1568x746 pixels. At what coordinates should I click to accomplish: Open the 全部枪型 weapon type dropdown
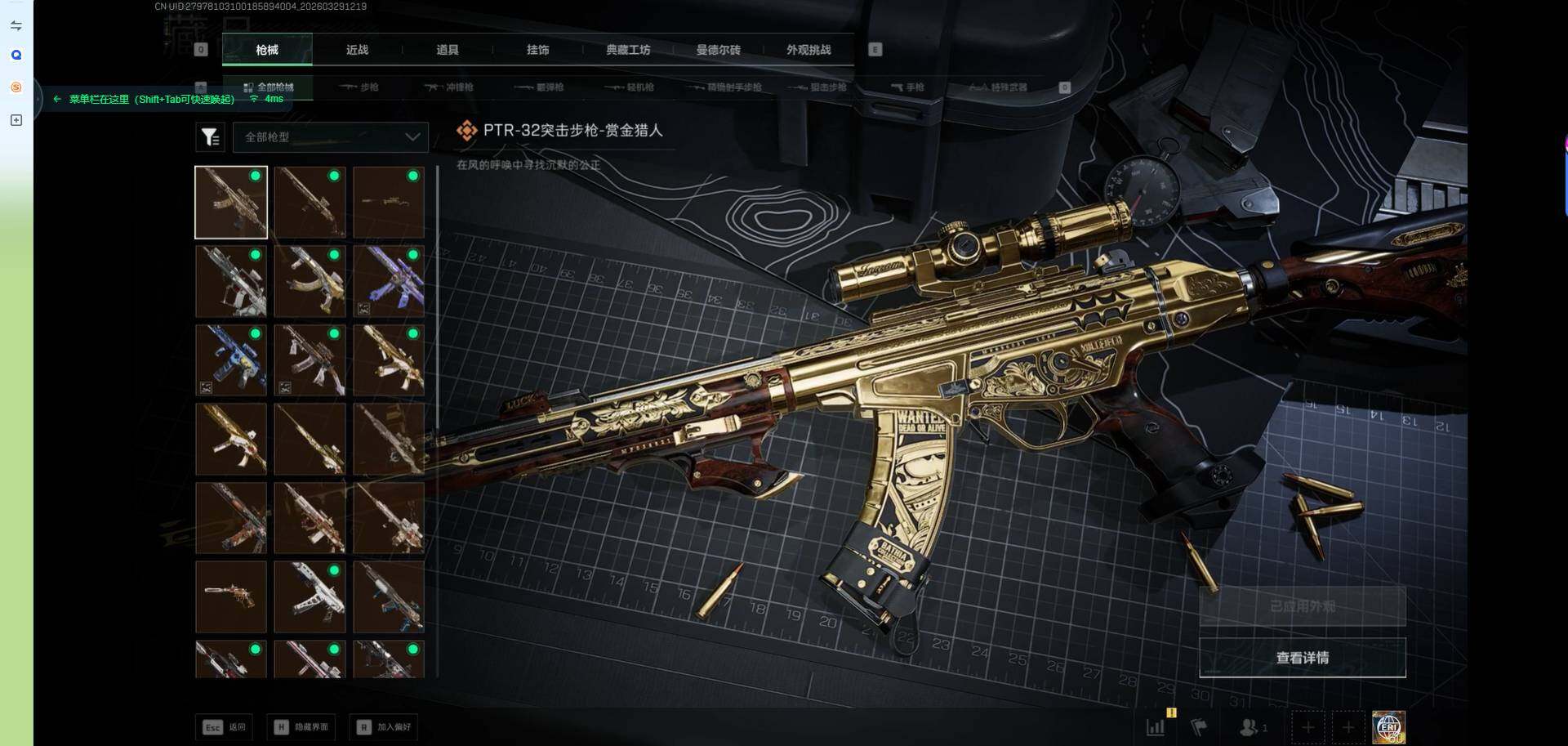331,137
